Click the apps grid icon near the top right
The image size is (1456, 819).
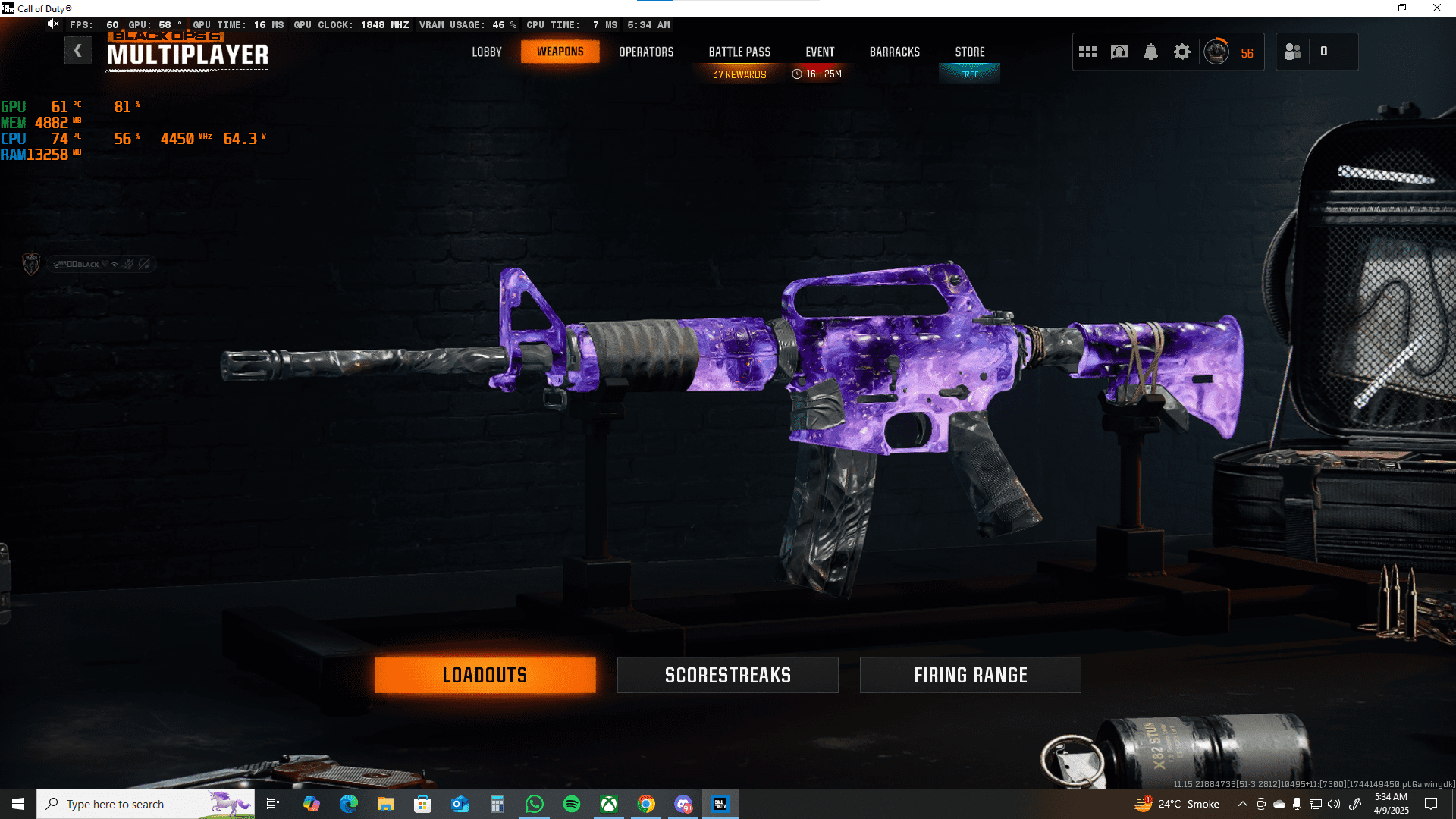pyautogui.click(x=1087, y=52)
